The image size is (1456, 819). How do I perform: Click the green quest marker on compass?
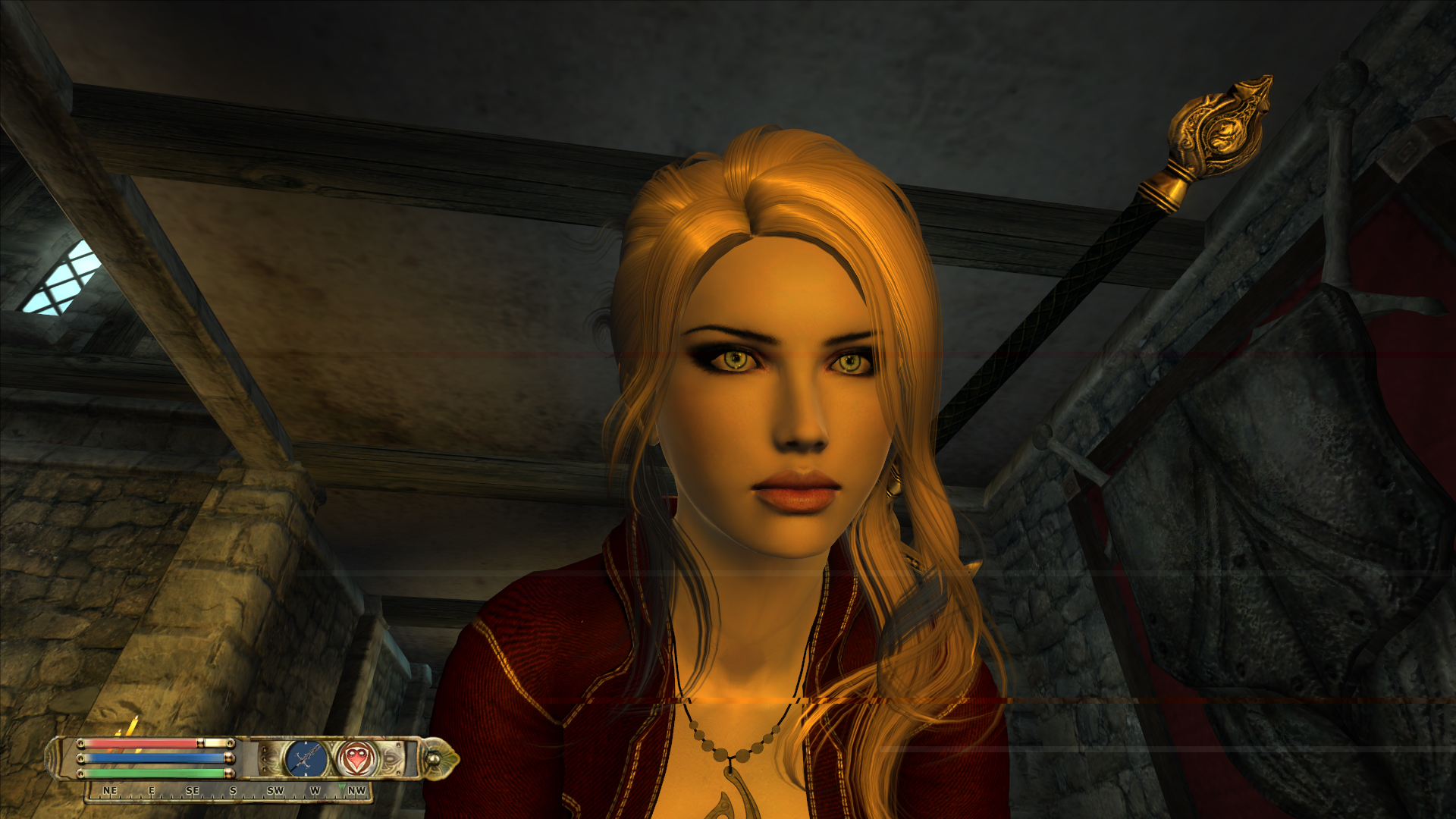pyautogui.click(x=342, y=787)
